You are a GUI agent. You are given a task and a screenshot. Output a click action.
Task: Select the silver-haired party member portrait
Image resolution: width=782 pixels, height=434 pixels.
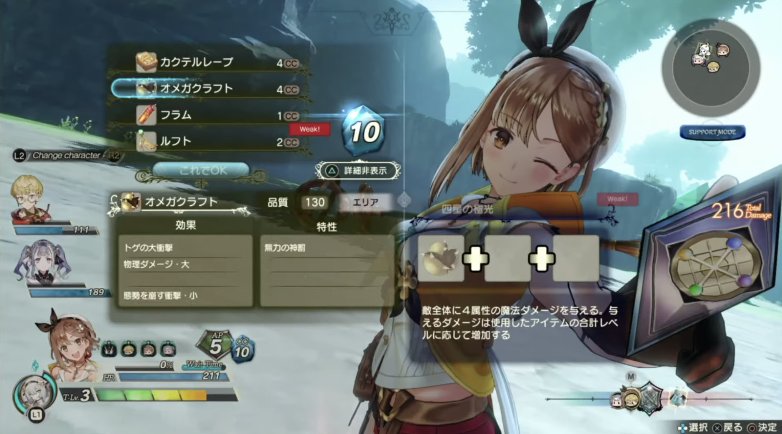pos(27,257)
